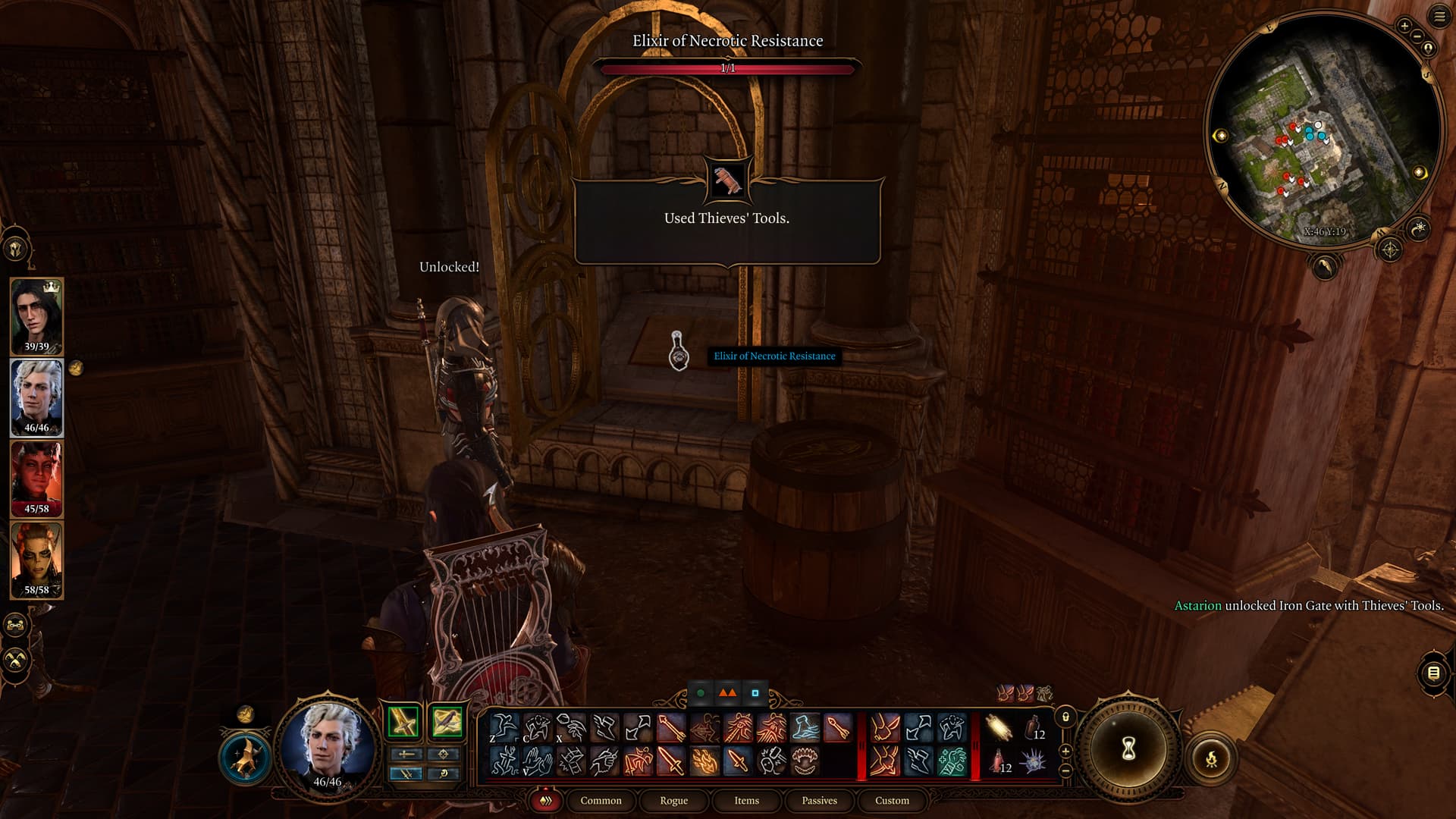The width and height of the screenshot is (1456, 819).
Task: Select the party portrait with 58/58 health
Action: click(36, 559)
